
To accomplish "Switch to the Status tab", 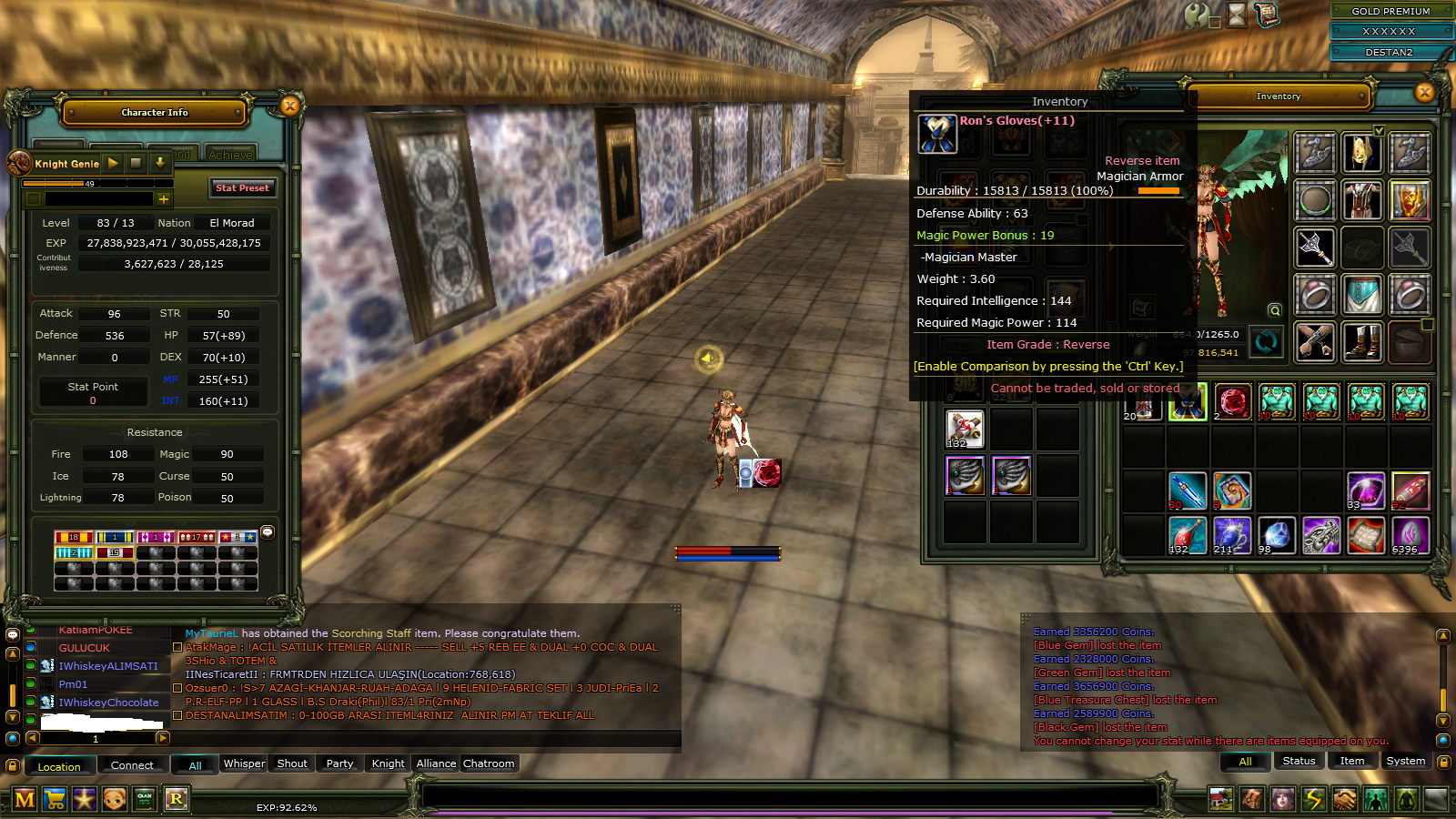I will [1299, 761].
